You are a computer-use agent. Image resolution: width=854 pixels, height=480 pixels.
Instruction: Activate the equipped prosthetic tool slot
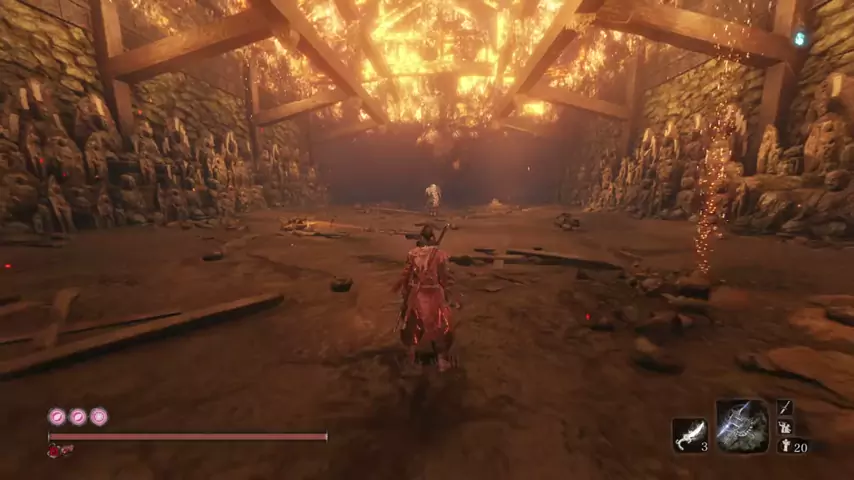click(x=742, y=425)
